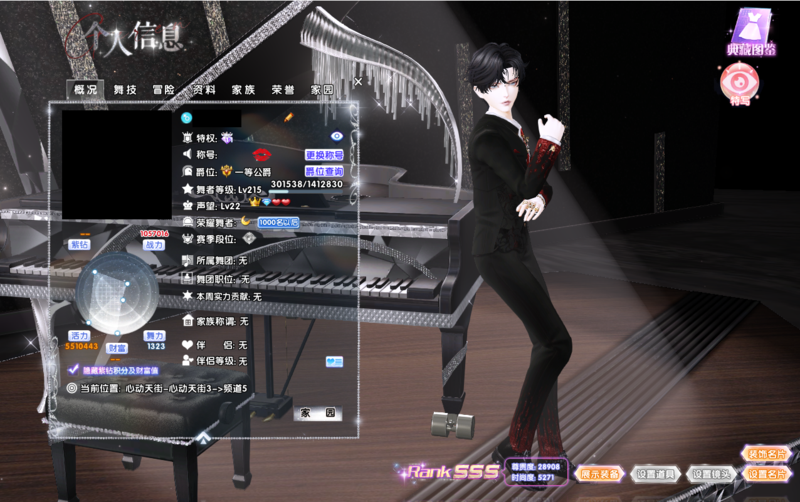This screenshot has height=502, width=800.
Task: Click the 展示装备 button
Action: tap(600, 473)
